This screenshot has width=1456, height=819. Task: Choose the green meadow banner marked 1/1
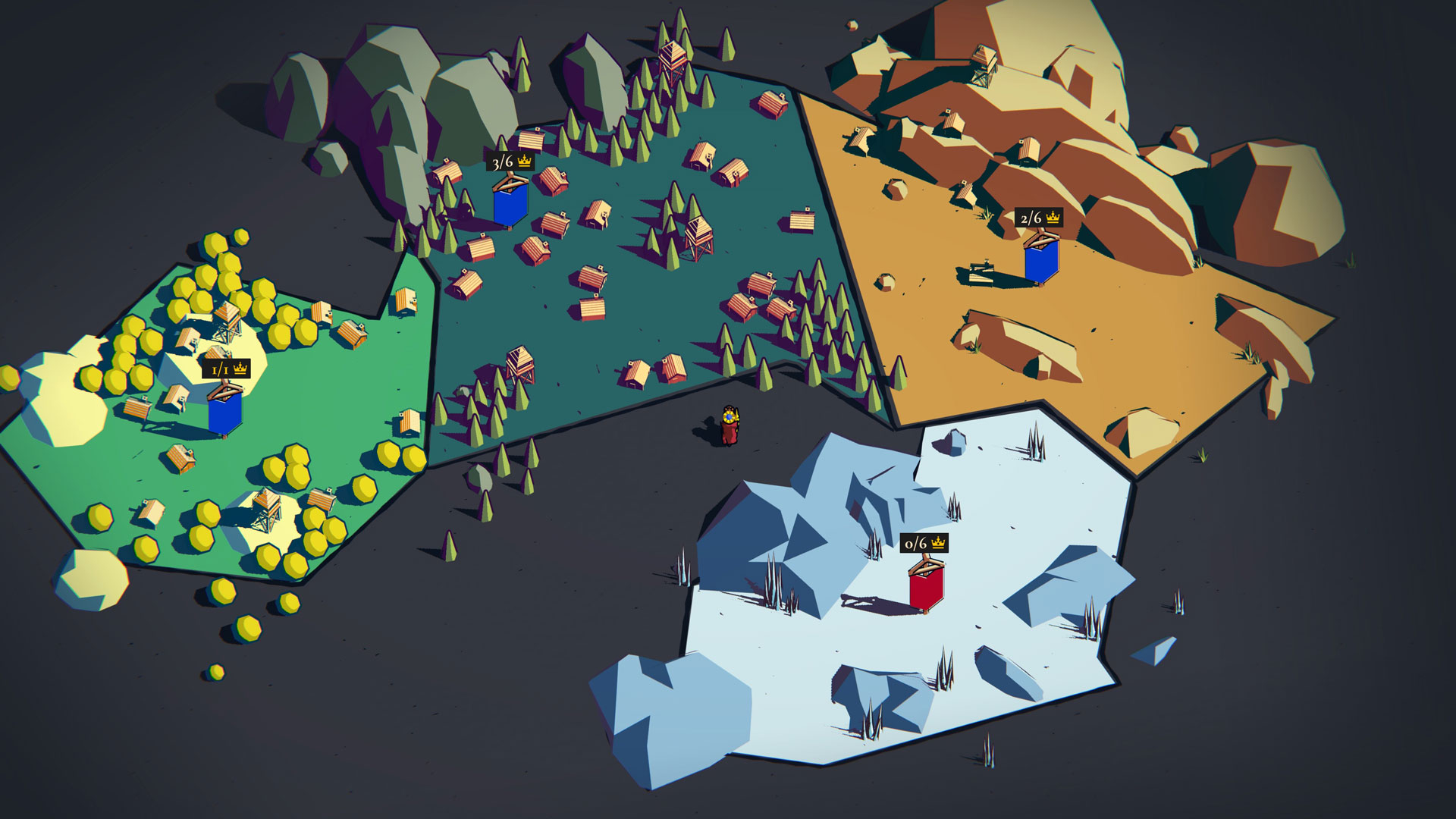[x=225, y=411]
